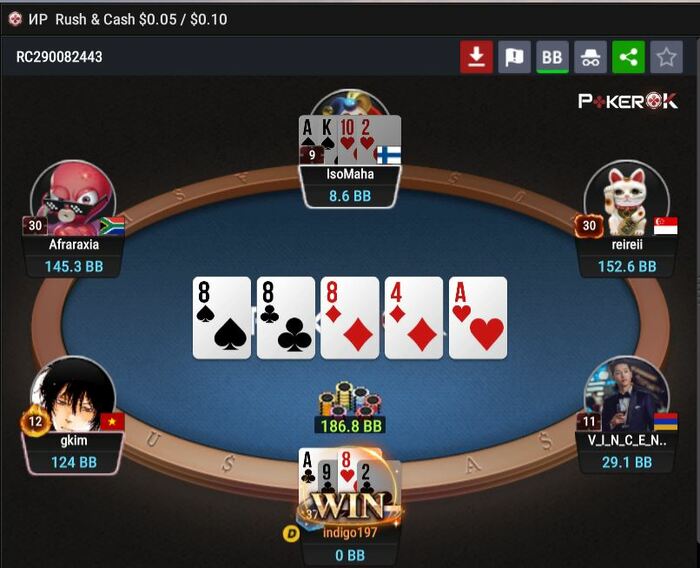Viewport: 700px width, 568px height.
Task: Select player IsoMaha's name plate
Action: point(350,174)
